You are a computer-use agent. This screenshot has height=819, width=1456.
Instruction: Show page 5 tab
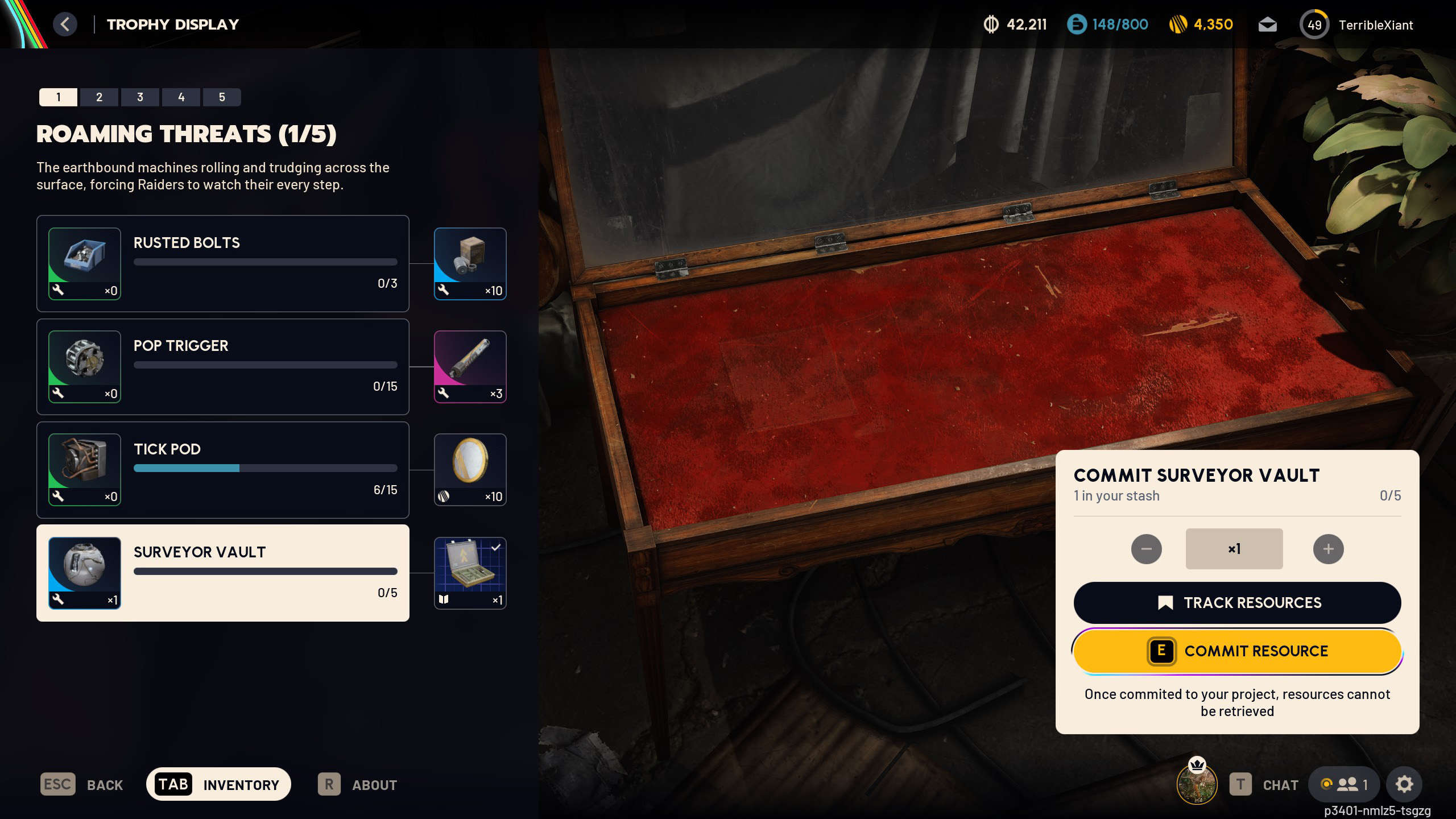click(x=222, y=97)
